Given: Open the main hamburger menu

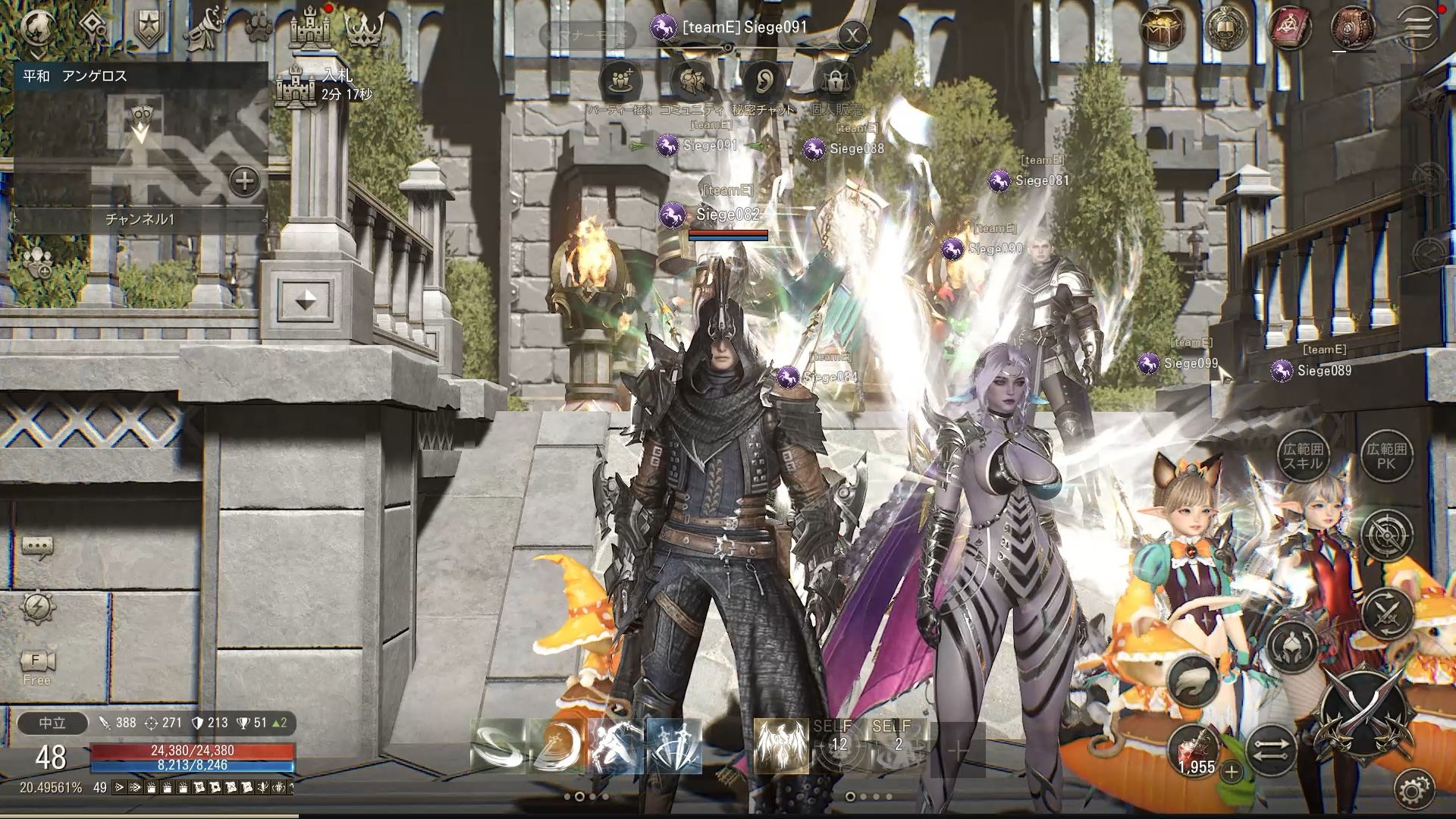Looking at the screenshot, I should point(1417,27).
